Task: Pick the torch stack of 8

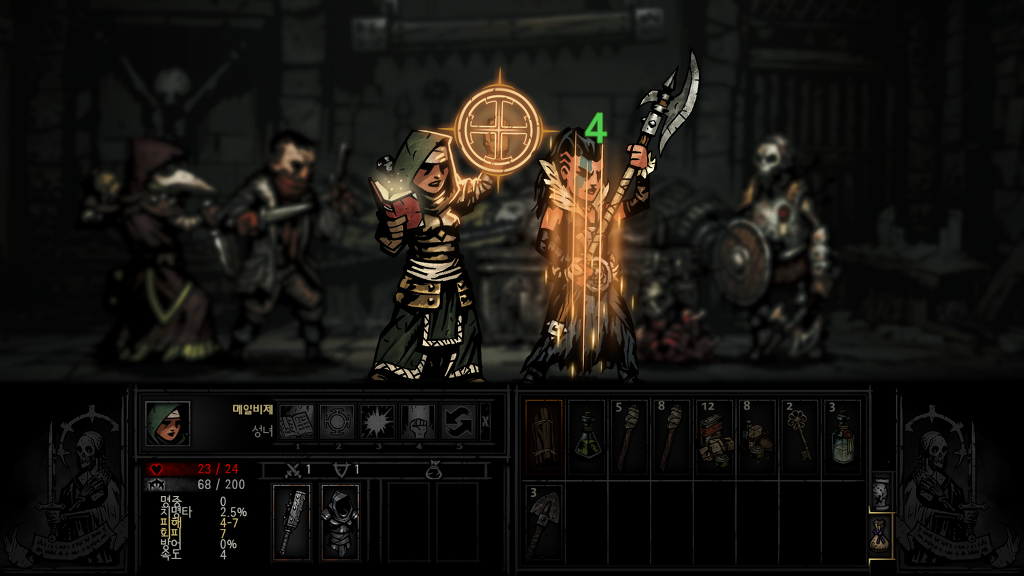Action: click(673, 436)
